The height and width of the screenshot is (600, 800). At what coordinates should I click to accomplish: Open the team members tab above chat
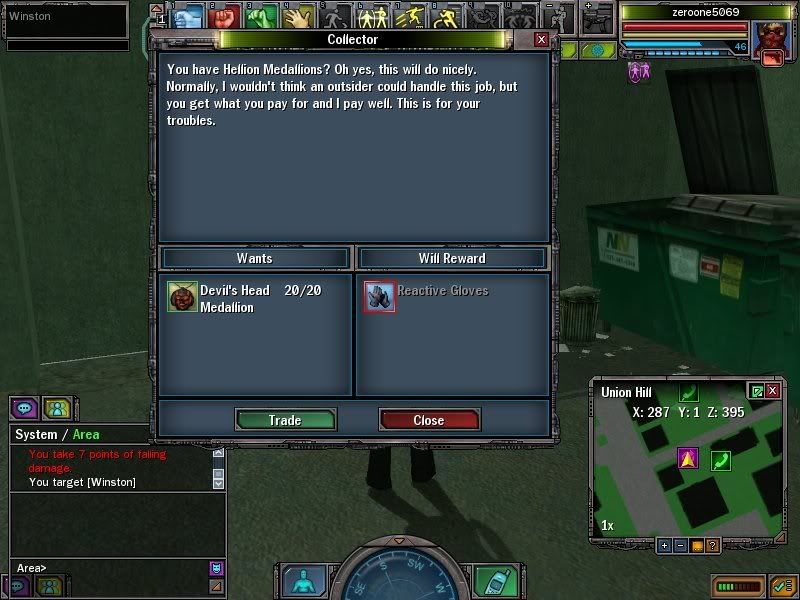pos(57,408)
